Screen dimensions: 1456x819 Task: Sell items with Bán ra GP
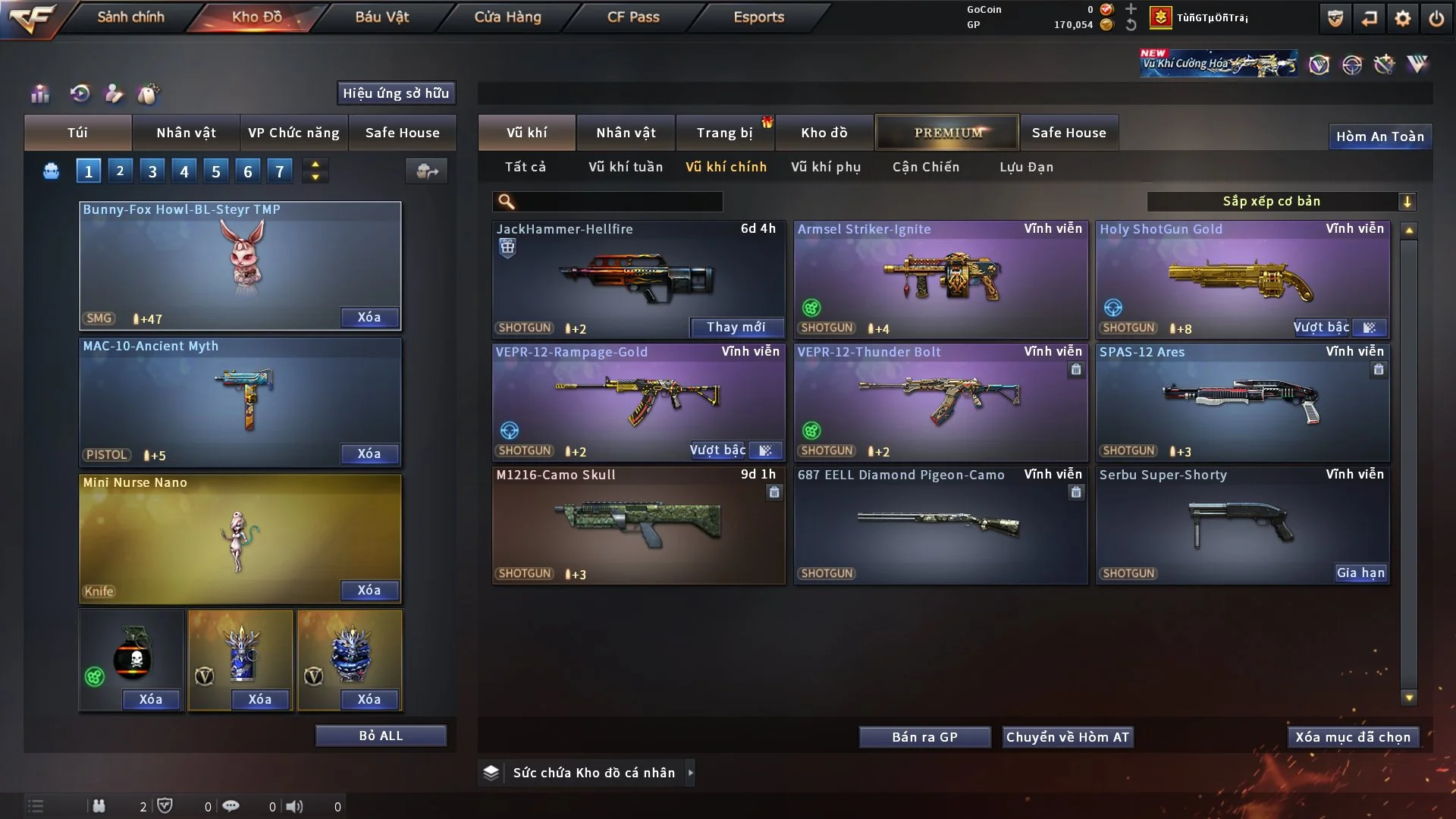[x=924, y=737]
